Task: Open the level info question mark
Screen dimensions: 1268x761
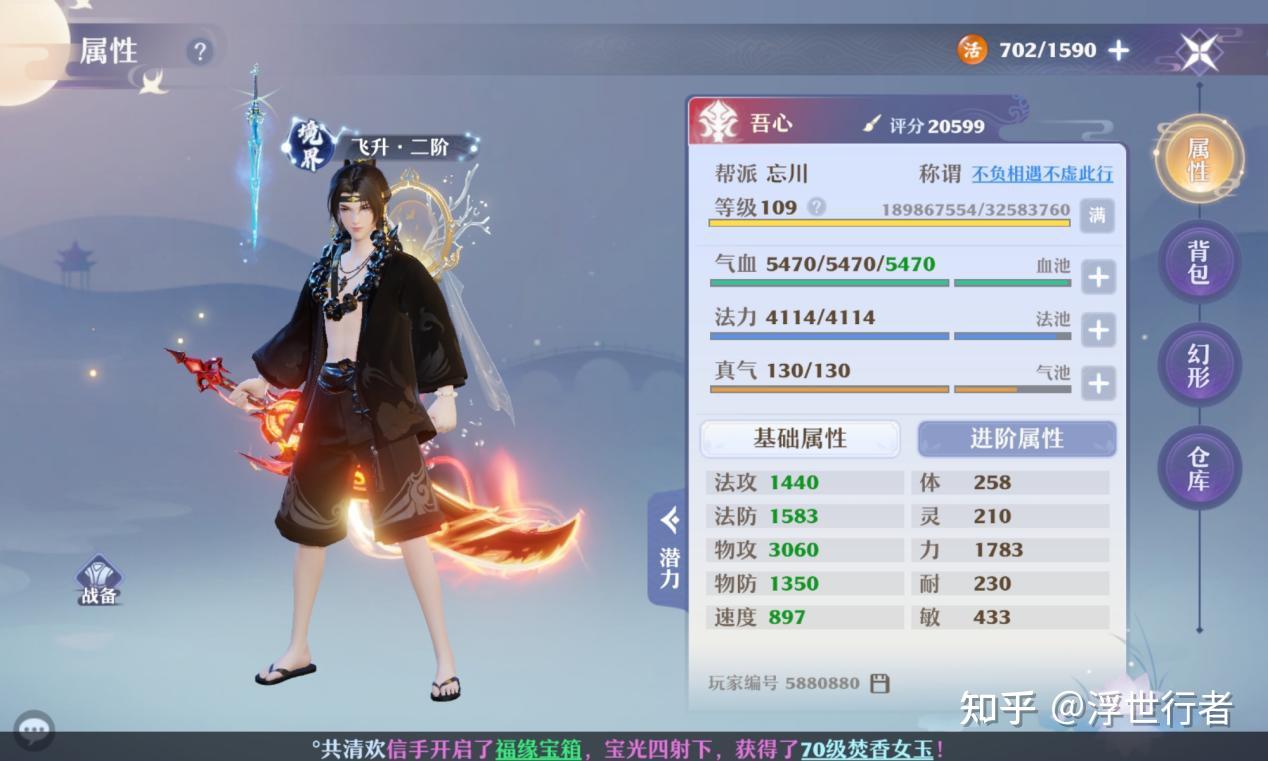Action: [816, 207]
